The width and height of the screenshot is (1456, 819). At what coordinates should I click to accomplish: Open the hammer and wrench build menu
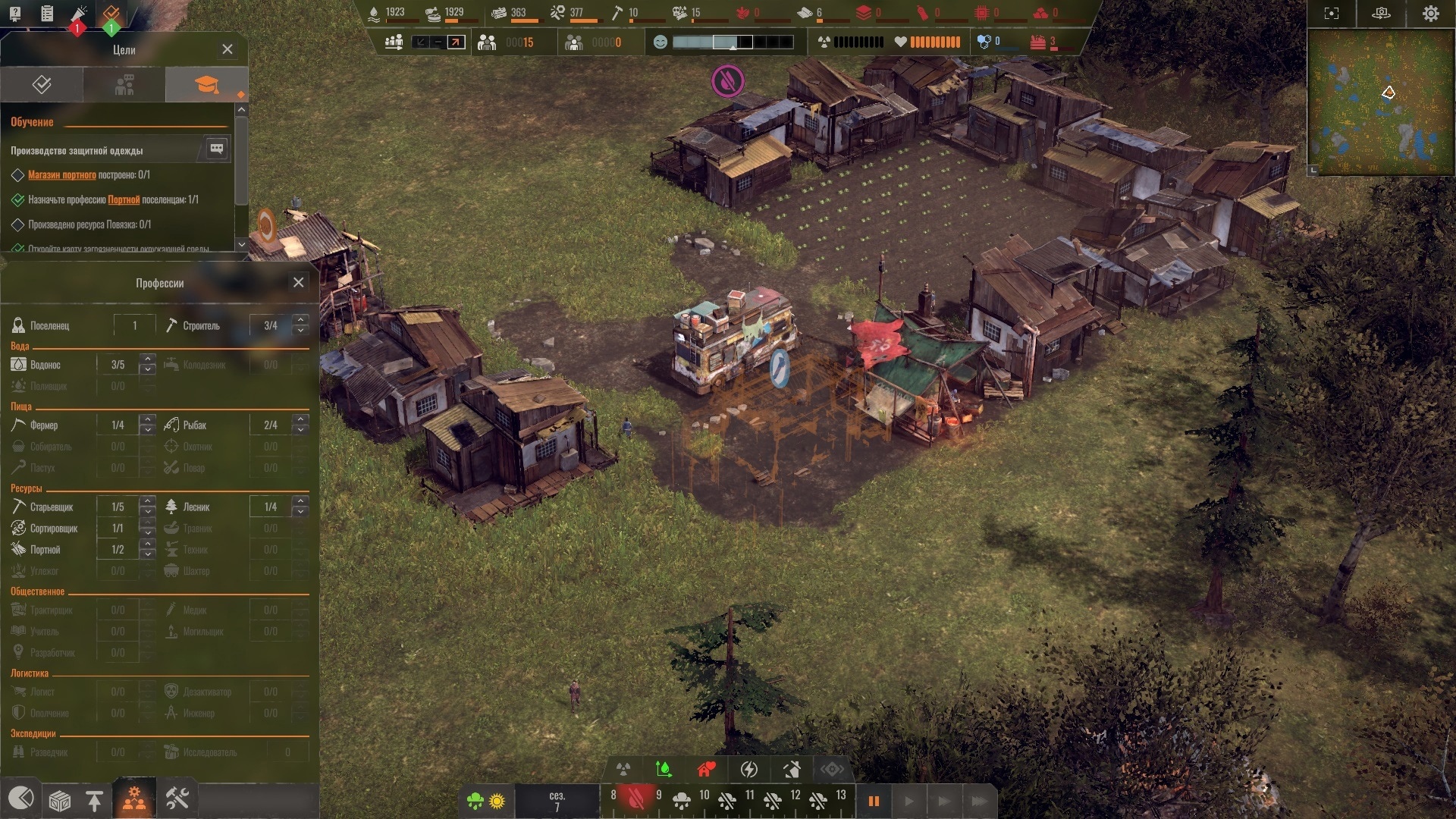pyautogui.click(x=177, y=799)
